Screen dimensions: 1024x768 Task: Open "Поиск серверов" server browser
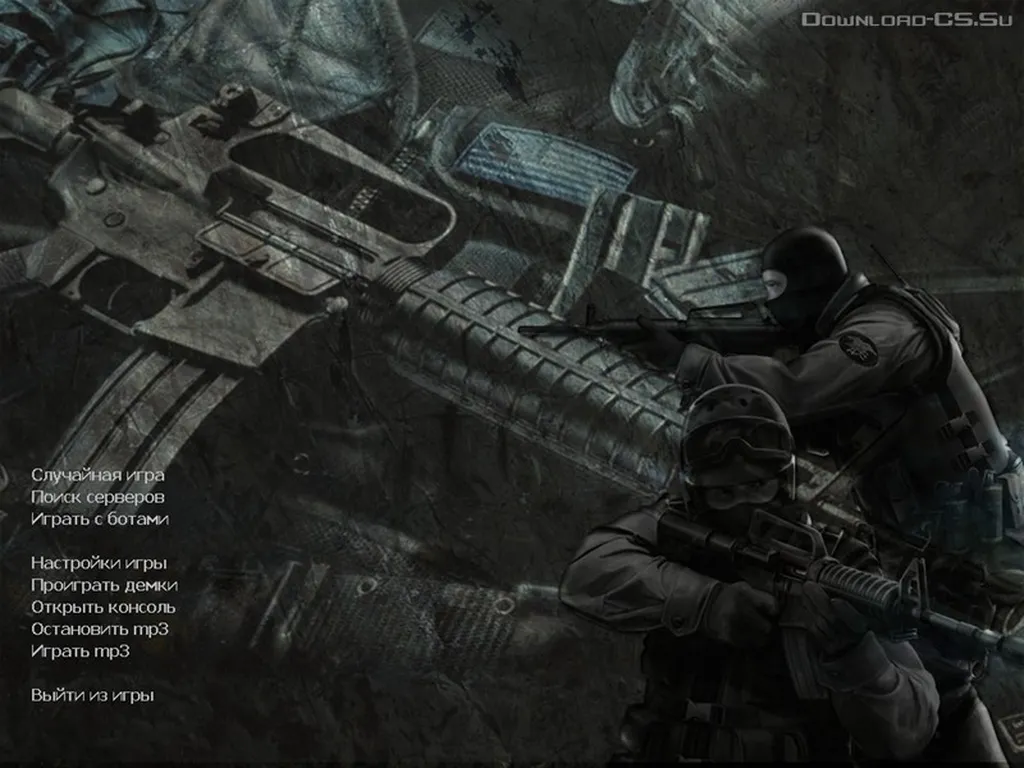(97, 497)
